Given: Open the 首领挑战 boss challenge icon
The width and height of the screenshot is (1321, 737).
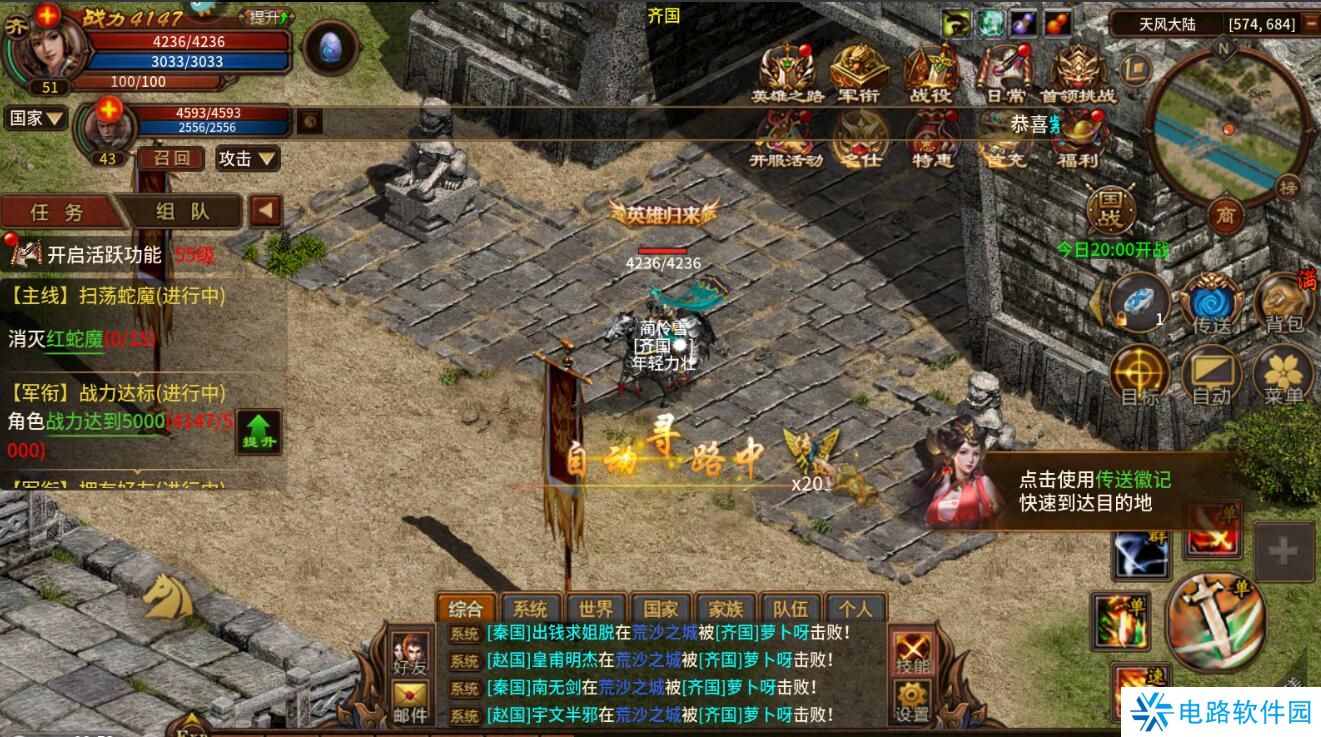Looking at the screenshot, I should click(1077, 74).
